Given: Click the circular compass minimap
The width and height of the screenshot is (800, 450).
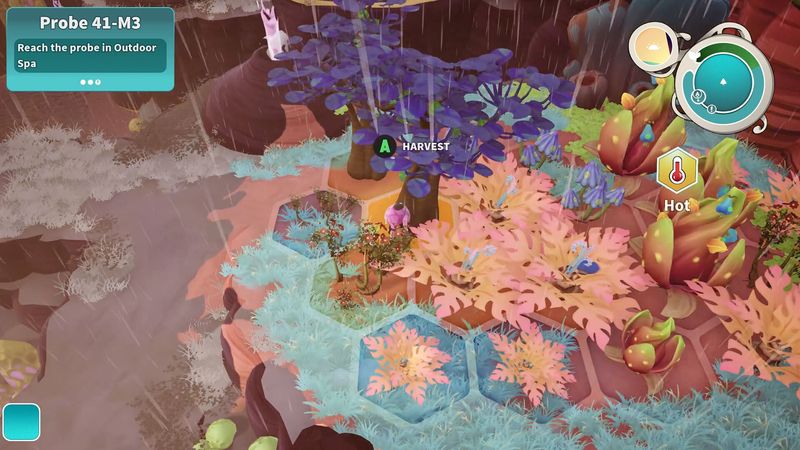Looking at the screenshot, I should point(723,84).
